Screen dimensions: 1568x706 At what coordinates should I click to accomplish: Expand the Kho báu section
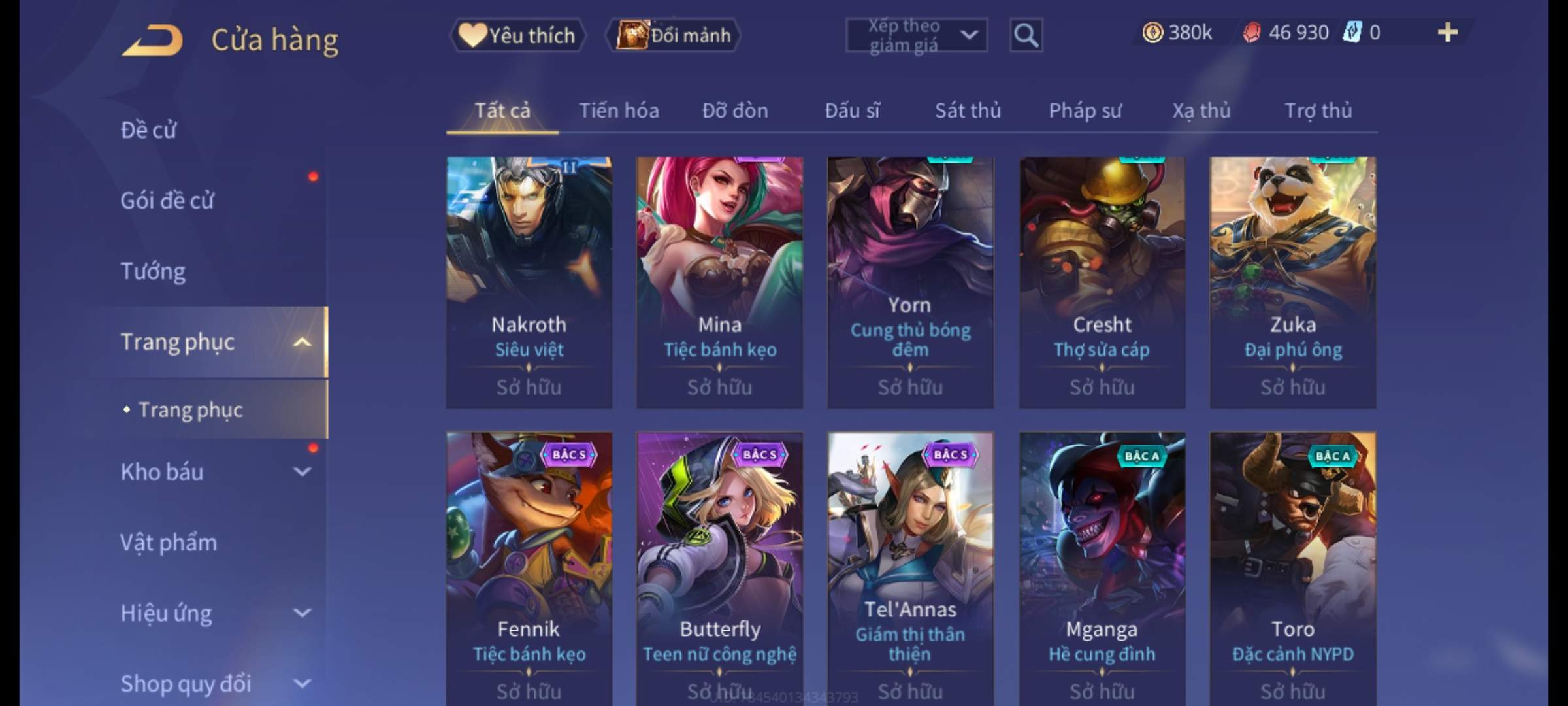tap(302, 472)
